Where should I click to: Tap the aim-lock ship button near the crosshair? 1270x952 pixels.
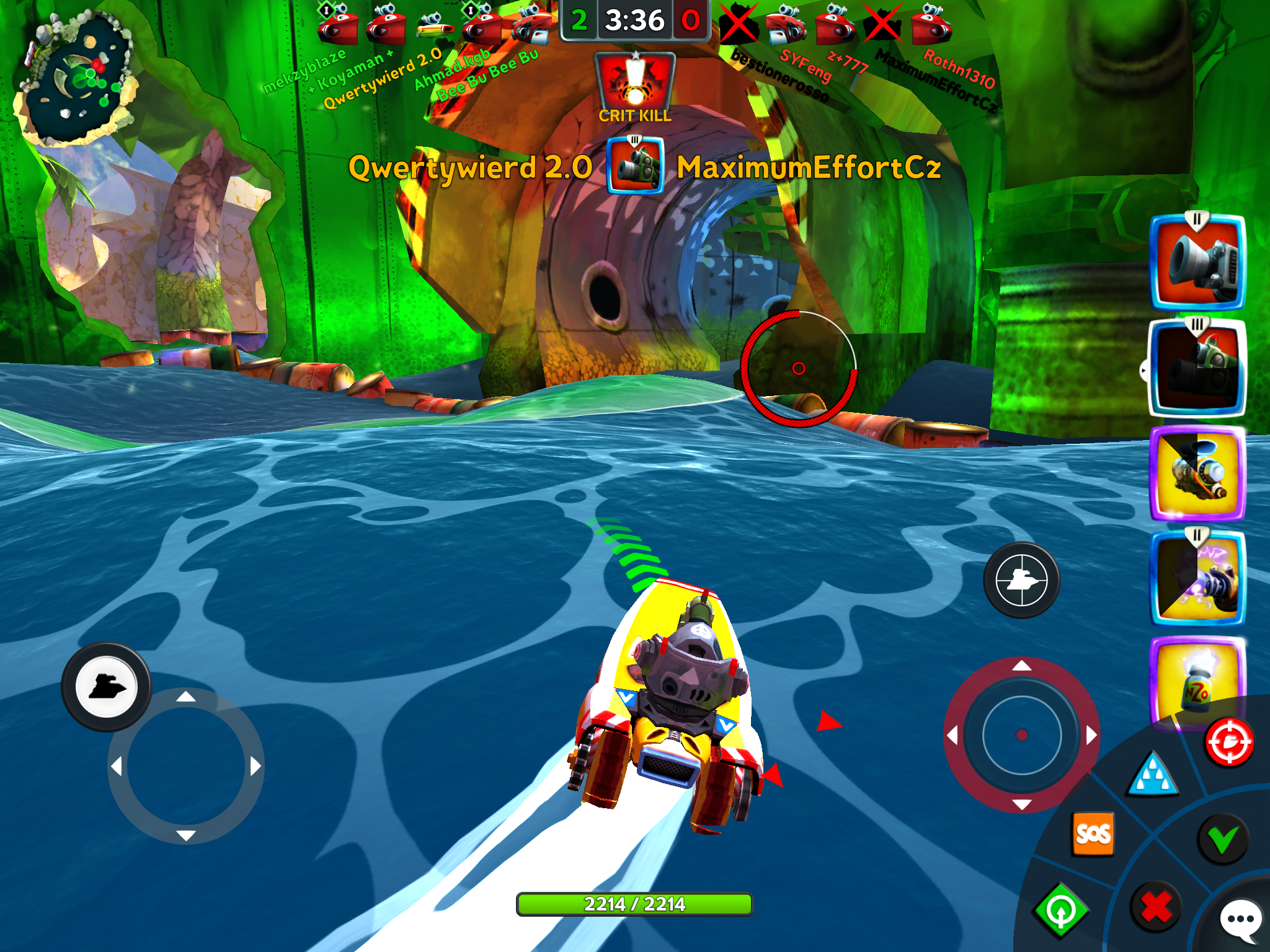[1021, 580]
